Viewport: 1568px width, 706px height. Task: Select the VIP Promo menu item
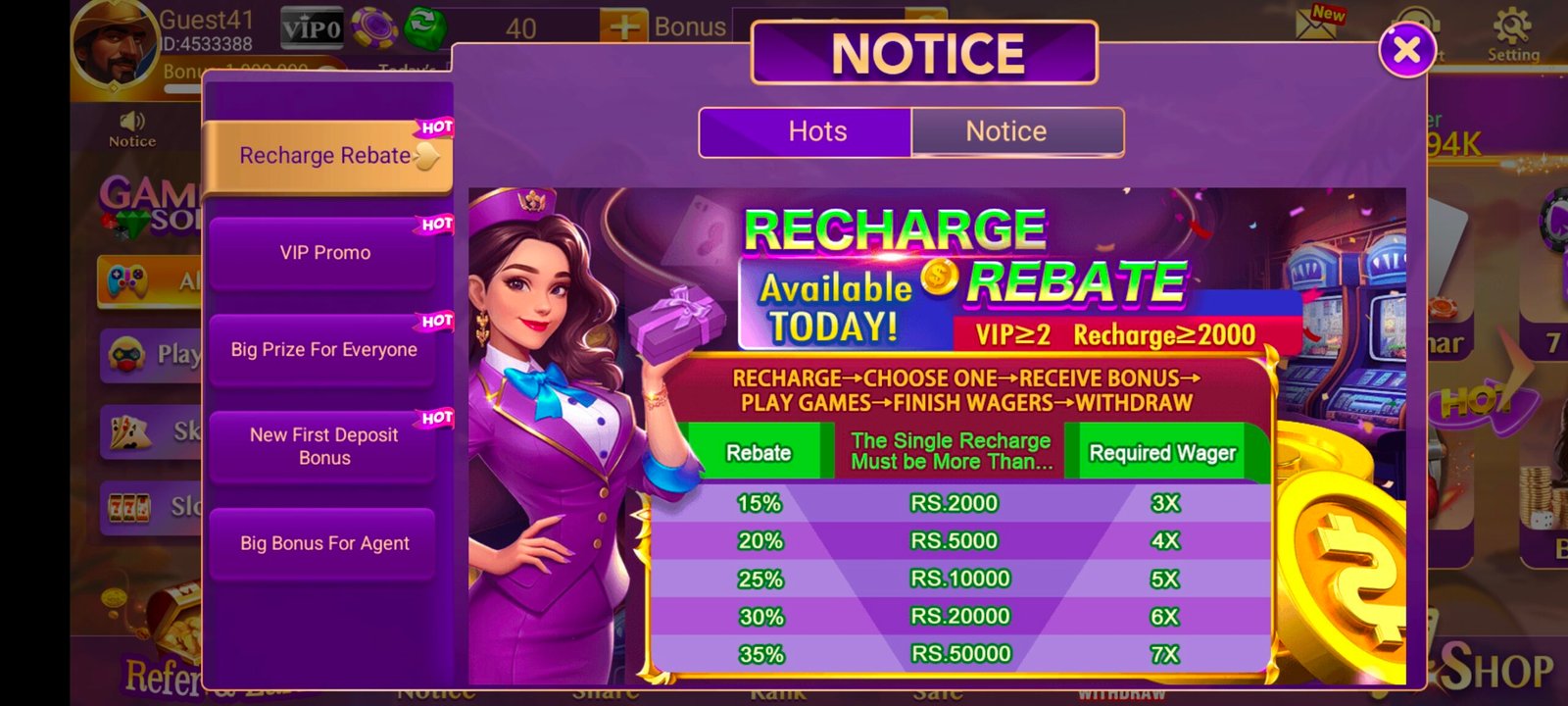(324, 252)
